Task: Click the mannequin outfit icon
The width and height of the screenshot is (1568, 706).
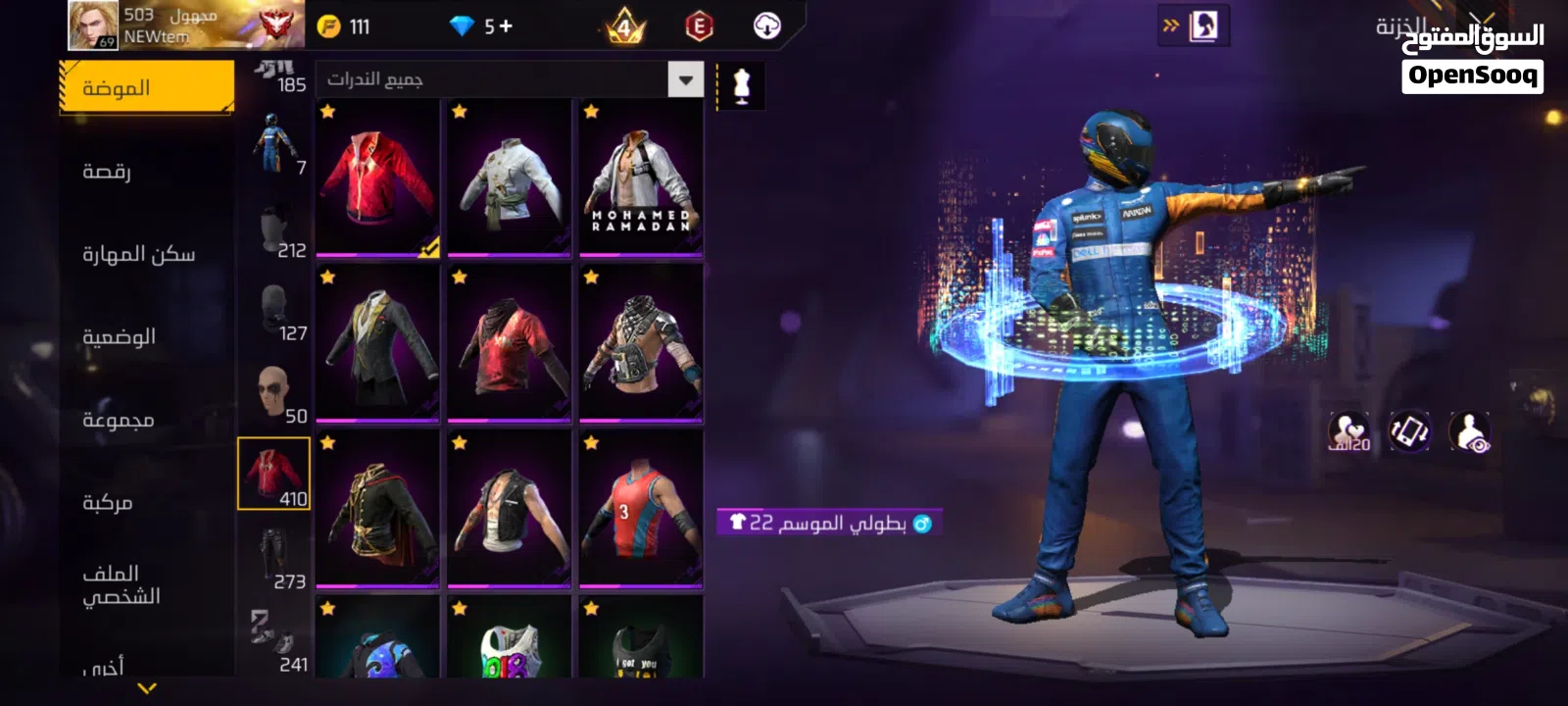Action: (x=742, y=85)
